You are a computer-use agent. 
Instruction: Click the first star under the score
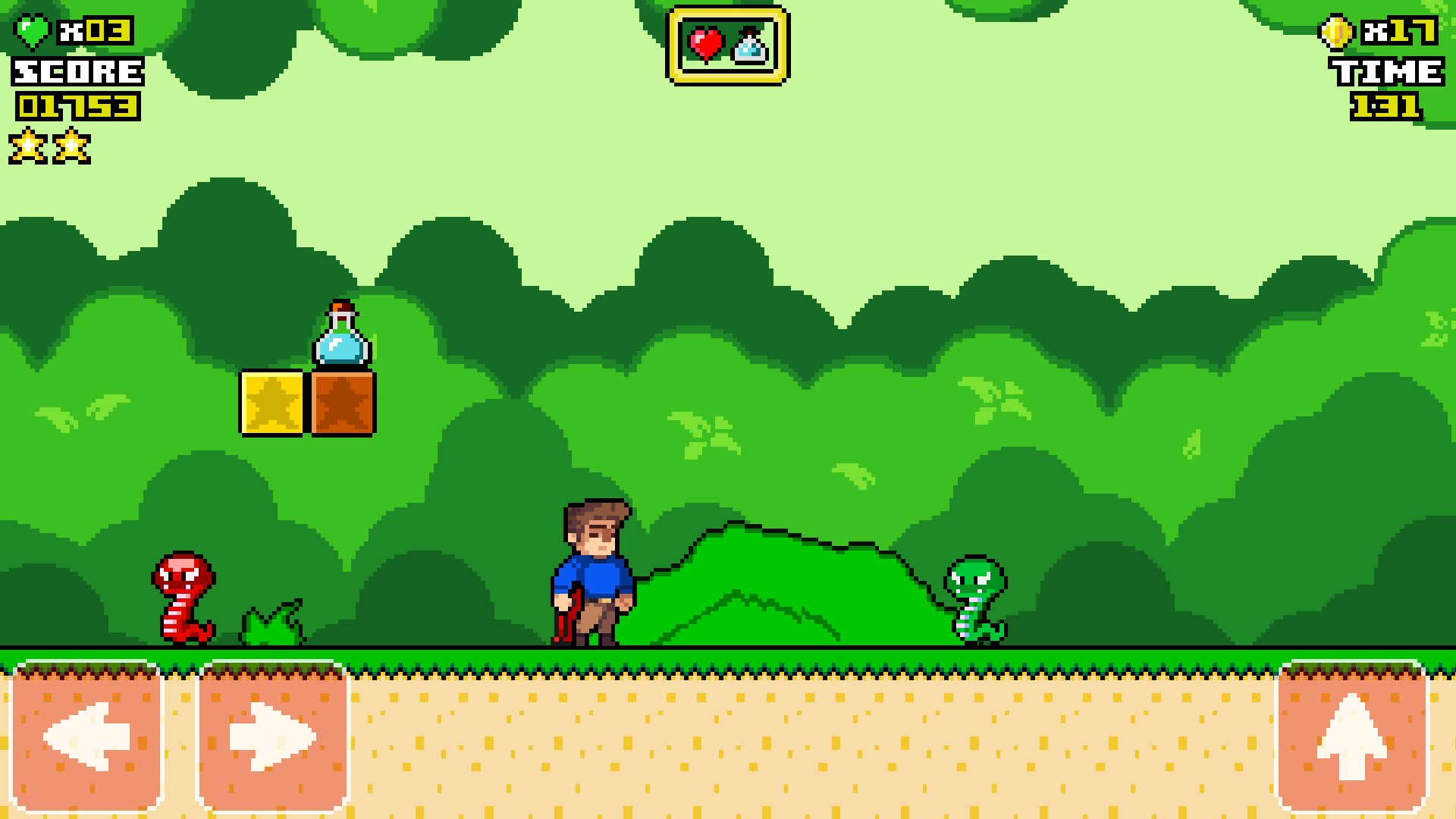click(x=28, y=146)
